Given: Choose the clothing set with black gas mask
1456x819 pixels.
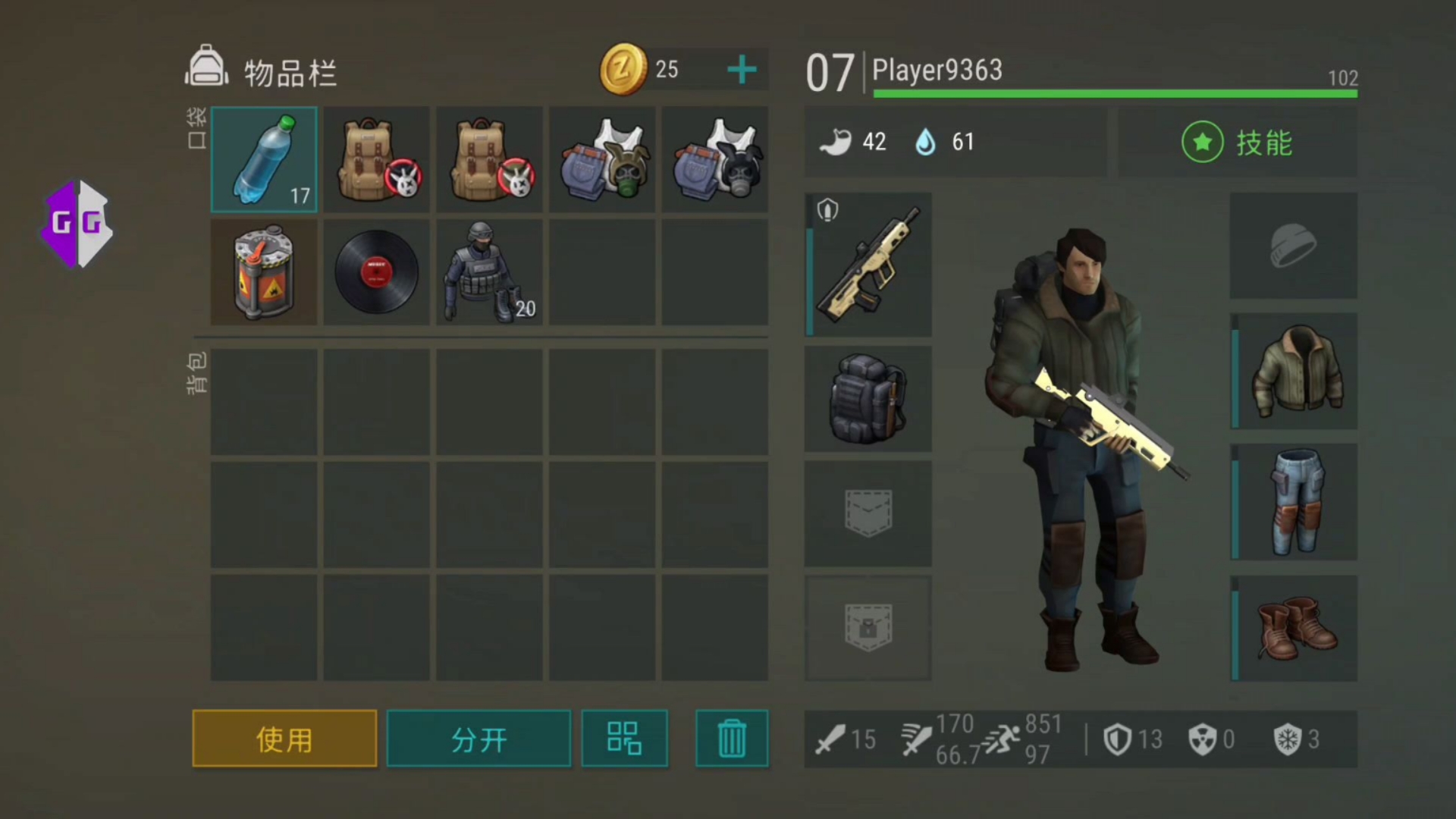Looking at the screenshot, I should (x=714, y=159).
